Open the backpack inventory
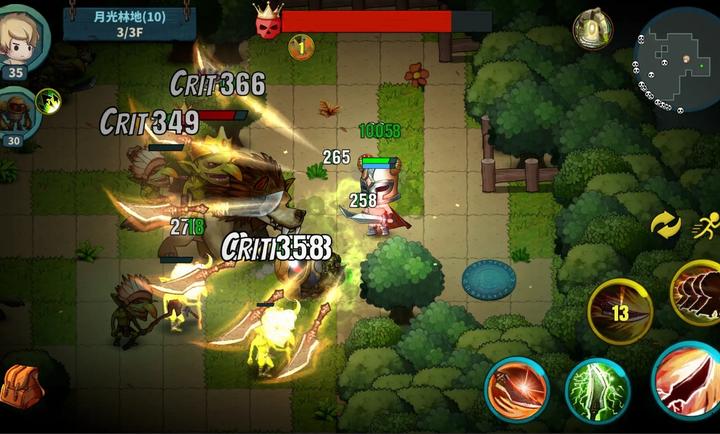Screen dimensions: 720x434 20,387
